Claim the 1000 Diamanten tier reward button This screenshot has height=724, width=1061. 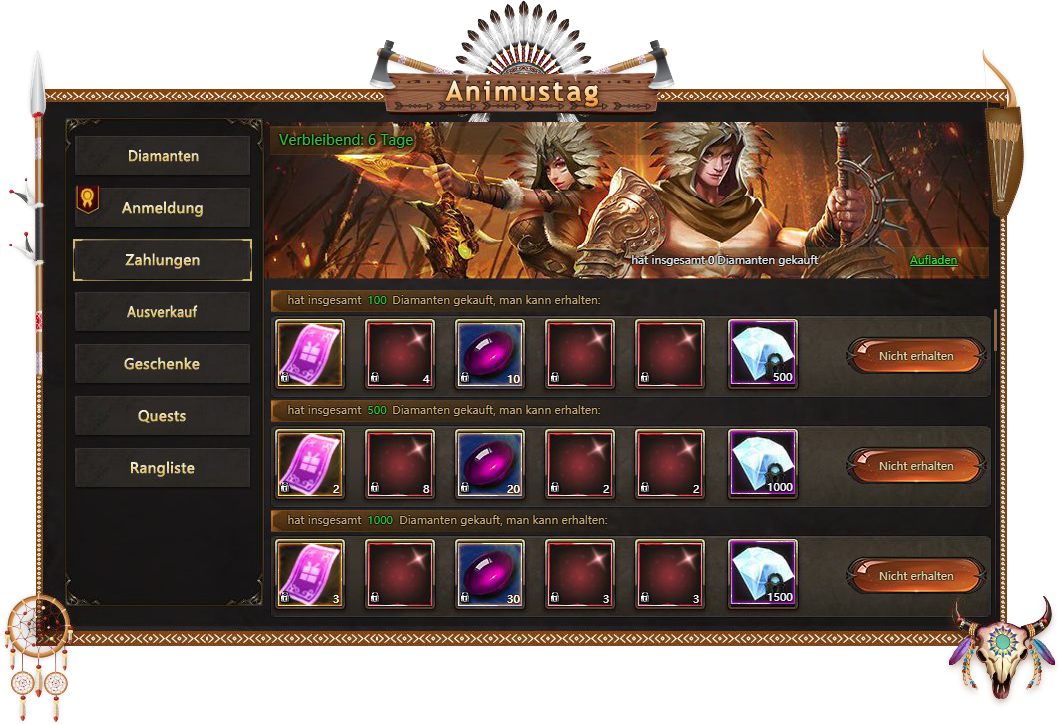point(915,575)
